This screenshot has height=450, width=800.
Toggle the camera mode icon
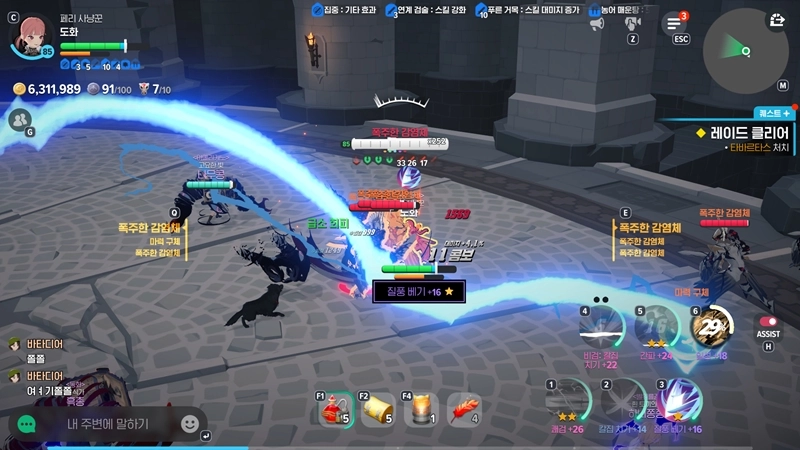633,22
